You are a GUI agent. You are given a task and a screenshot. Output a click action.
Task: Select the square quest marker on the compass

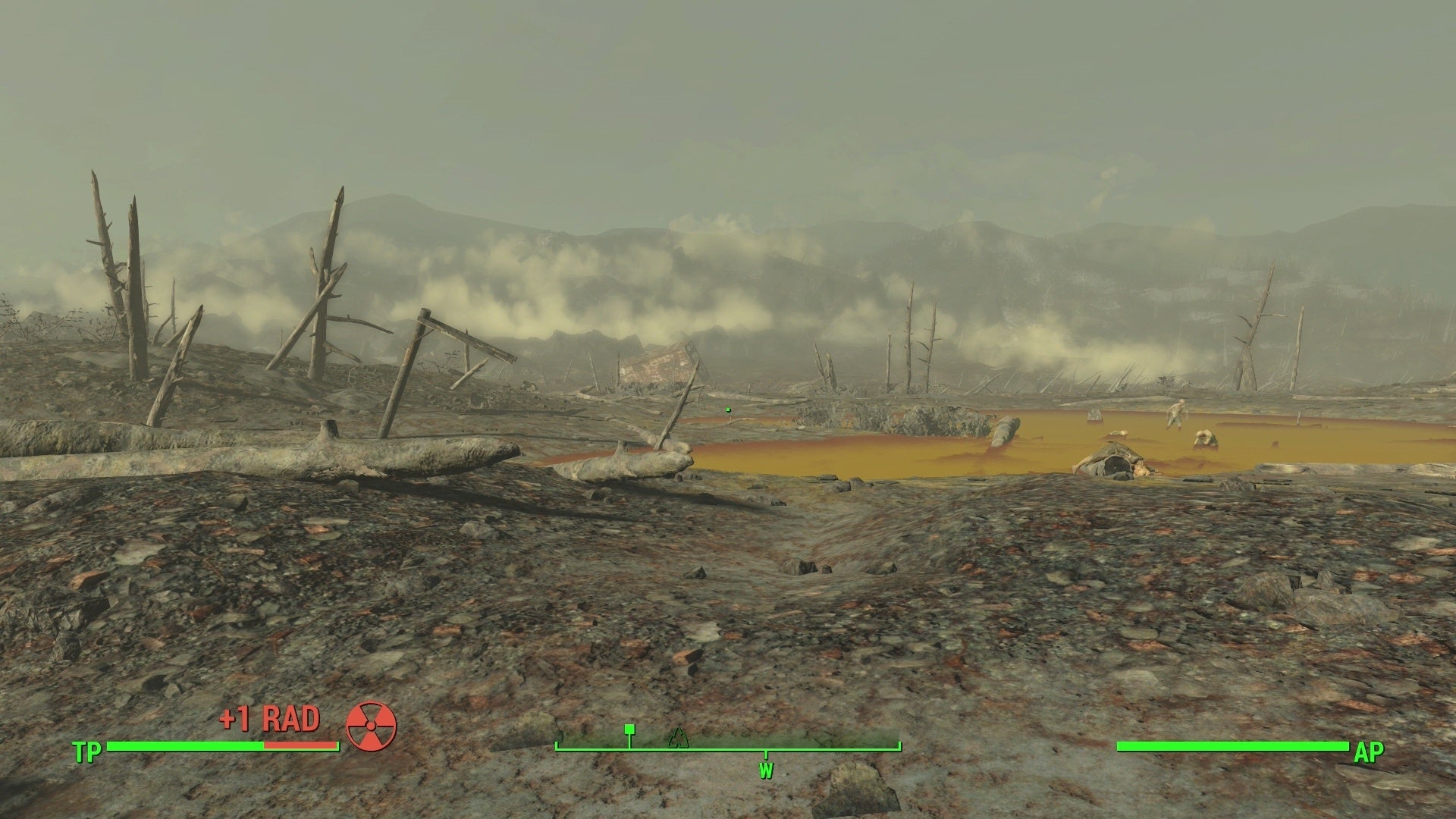[629, 730]
